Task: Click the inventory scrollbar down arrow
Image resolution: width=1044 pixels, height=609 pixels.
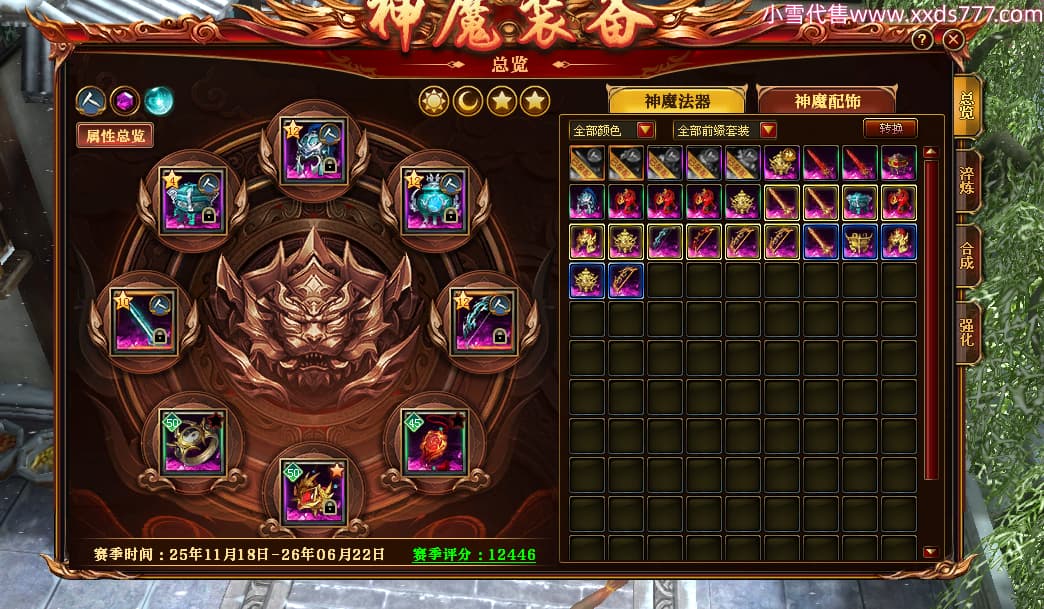Action: (930, 552)
